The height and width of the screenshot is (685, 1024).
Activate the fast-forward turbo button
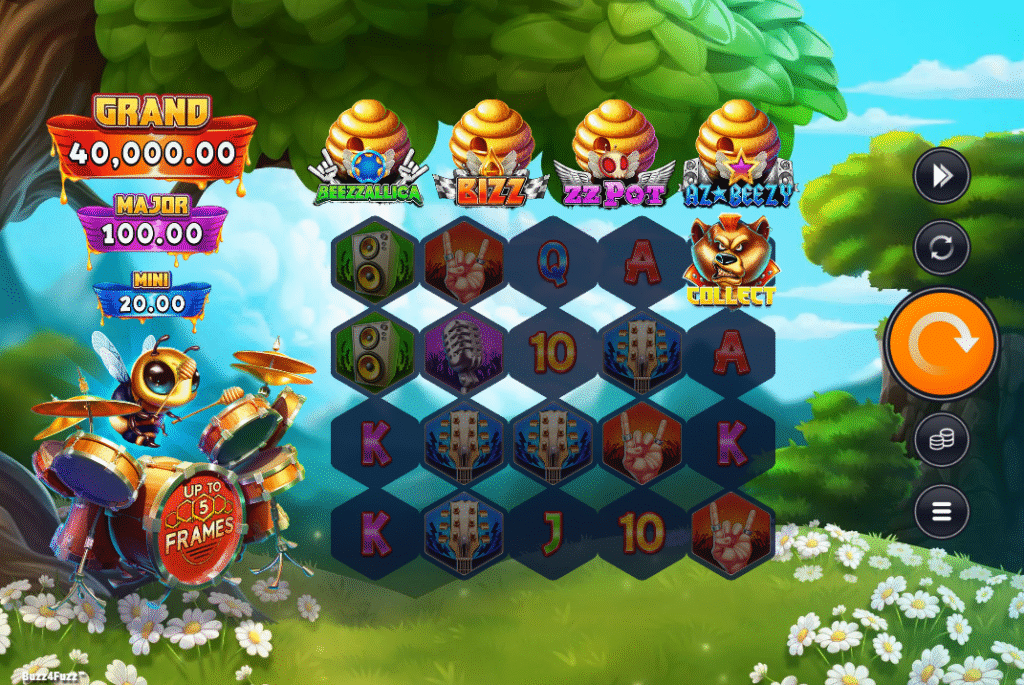pyautogui.click(x=941, y=176)
